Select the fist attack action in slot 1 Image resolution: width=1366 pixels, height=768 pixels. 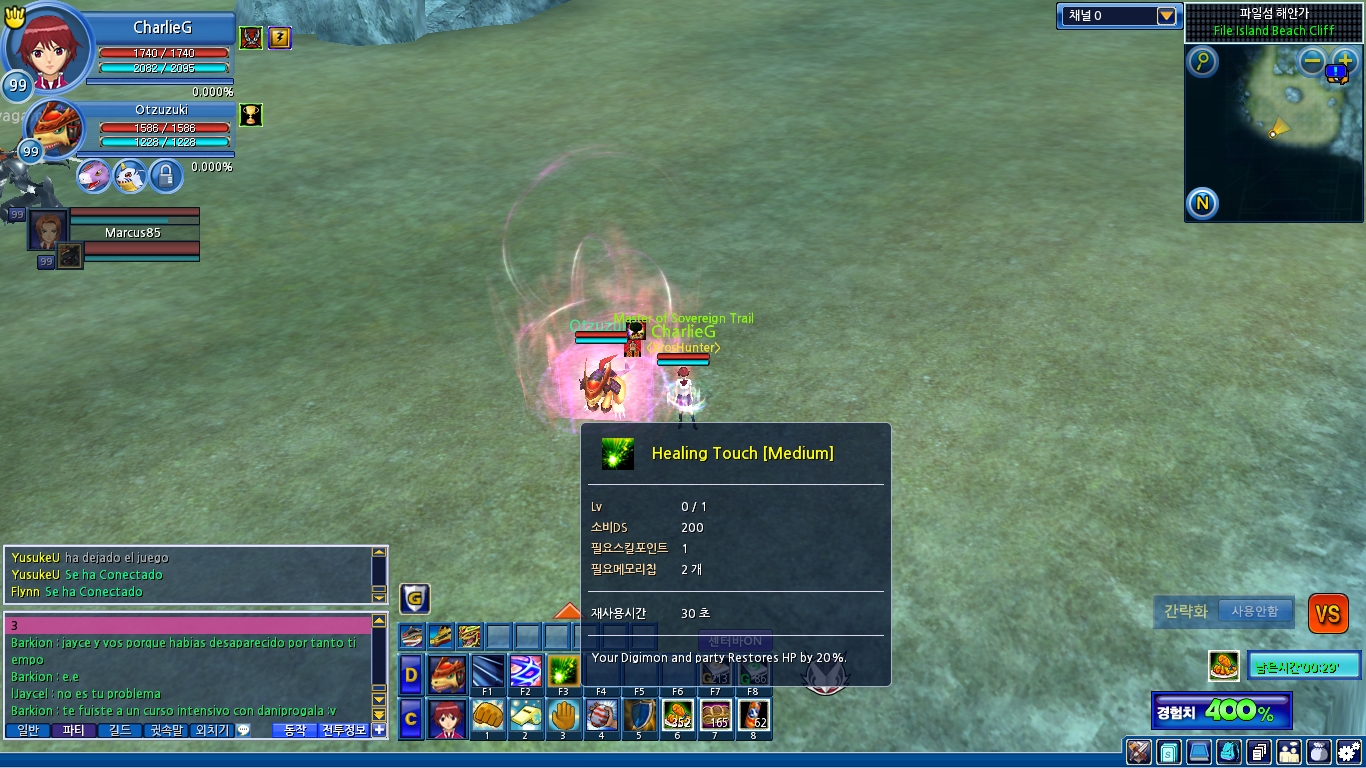(488, 716)
